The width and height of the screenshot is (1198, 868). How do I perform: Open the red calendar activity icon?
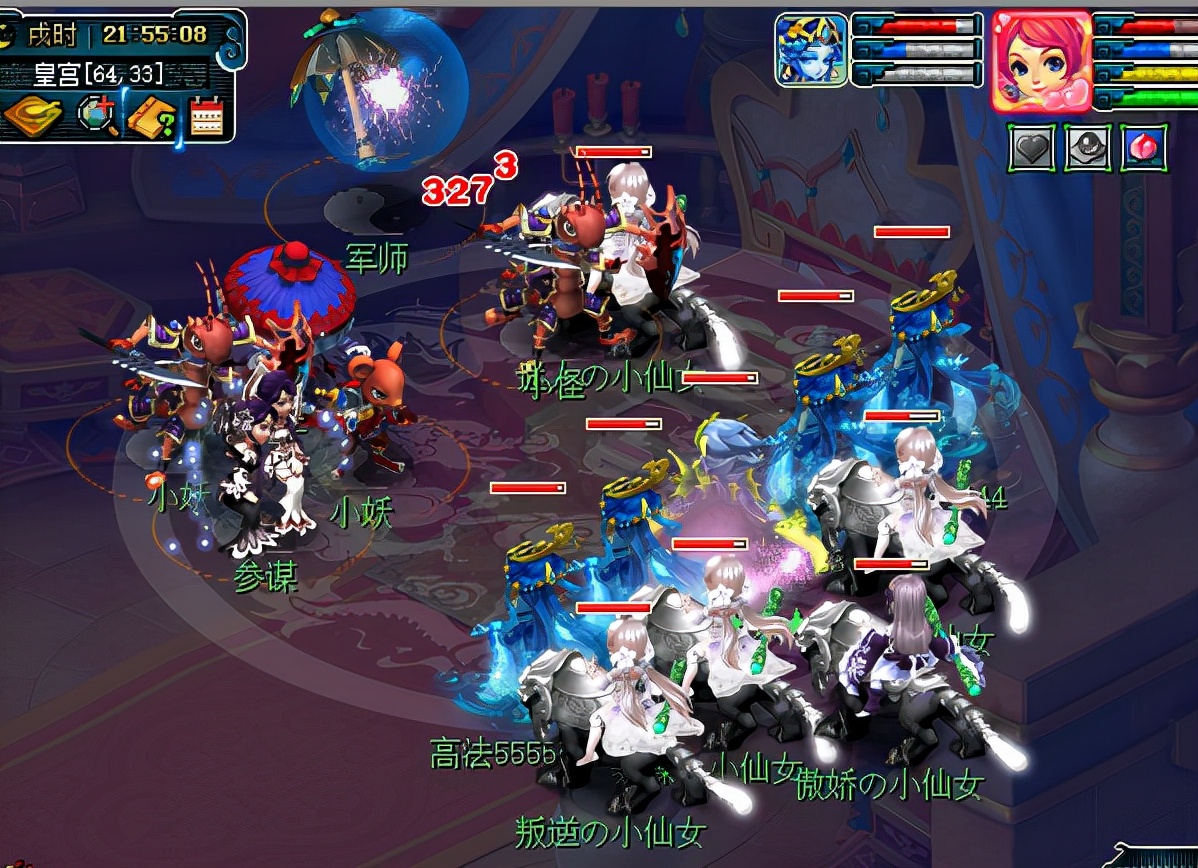(x=205, y=116)
